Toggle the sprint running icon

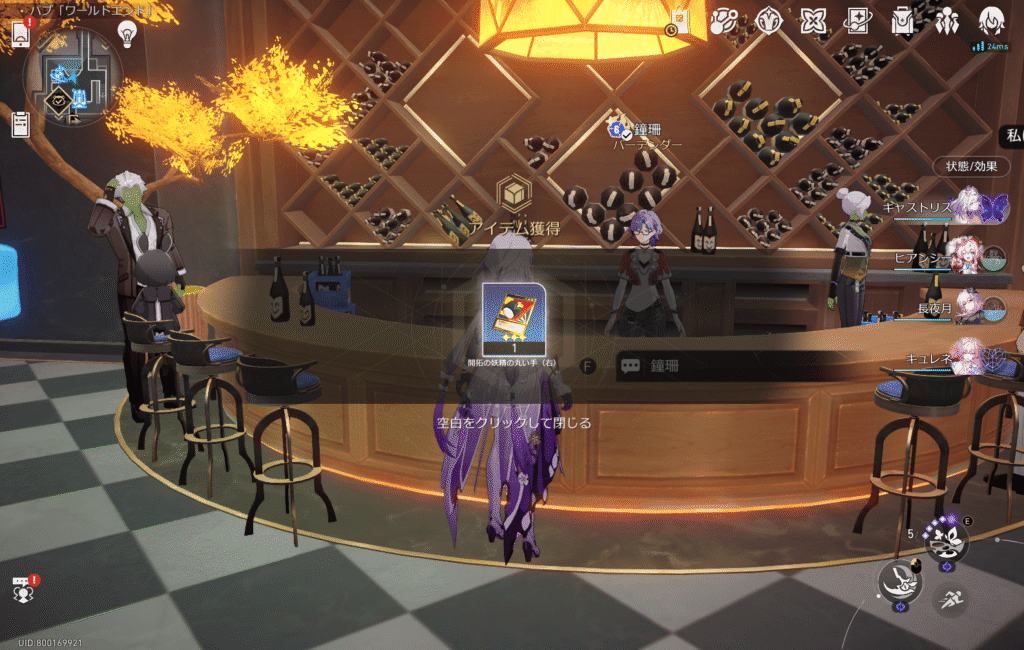(949, 600)
